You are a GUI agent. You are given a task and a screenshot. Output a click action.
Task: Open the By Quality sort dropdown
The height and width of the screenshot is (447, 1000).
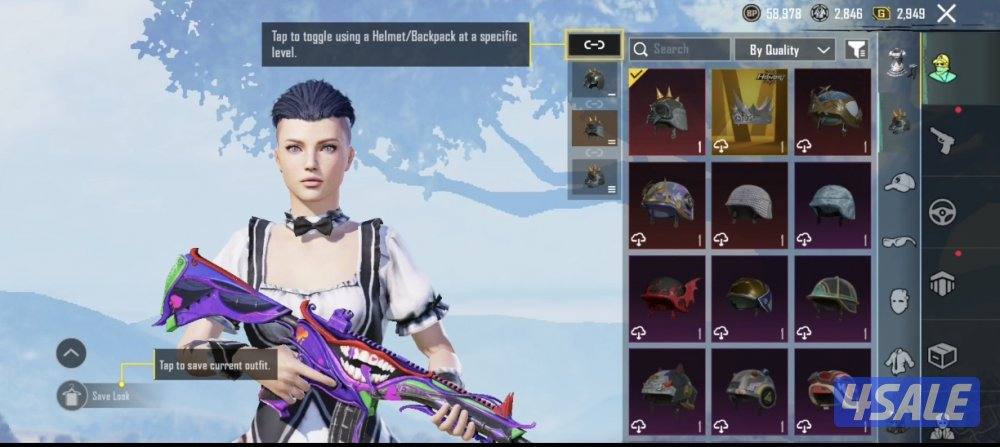point(784,49)
